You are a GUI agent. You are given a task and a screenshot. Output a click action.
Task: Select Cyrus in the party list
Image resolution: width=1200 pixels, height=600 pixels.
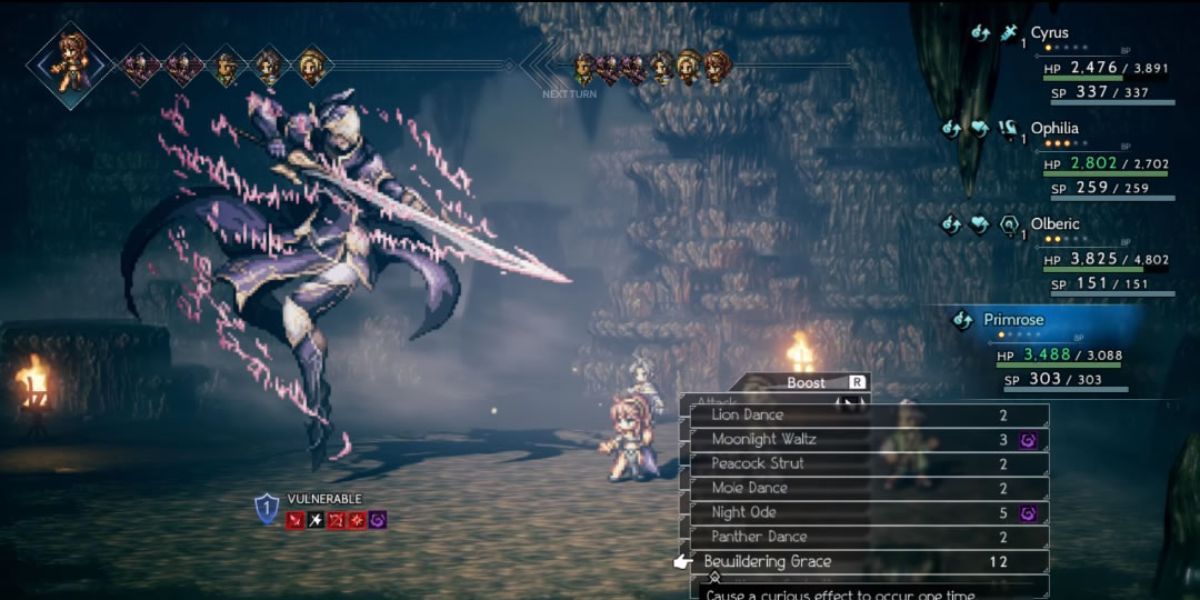pos(1049,33)
